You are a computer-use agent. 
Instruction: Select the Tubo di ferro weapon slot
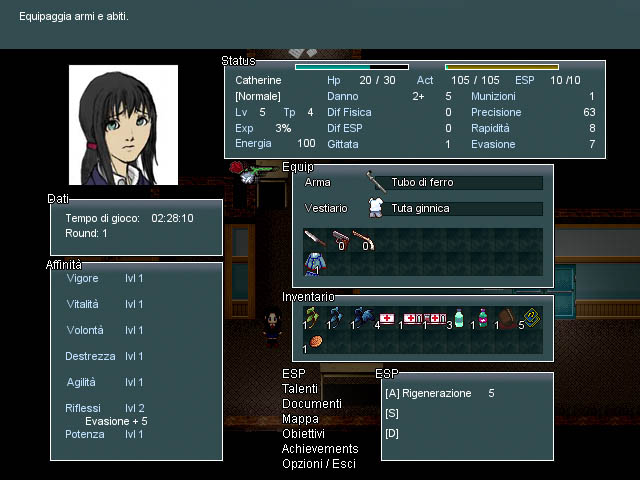pyautogui.click(x=464, y=182)
